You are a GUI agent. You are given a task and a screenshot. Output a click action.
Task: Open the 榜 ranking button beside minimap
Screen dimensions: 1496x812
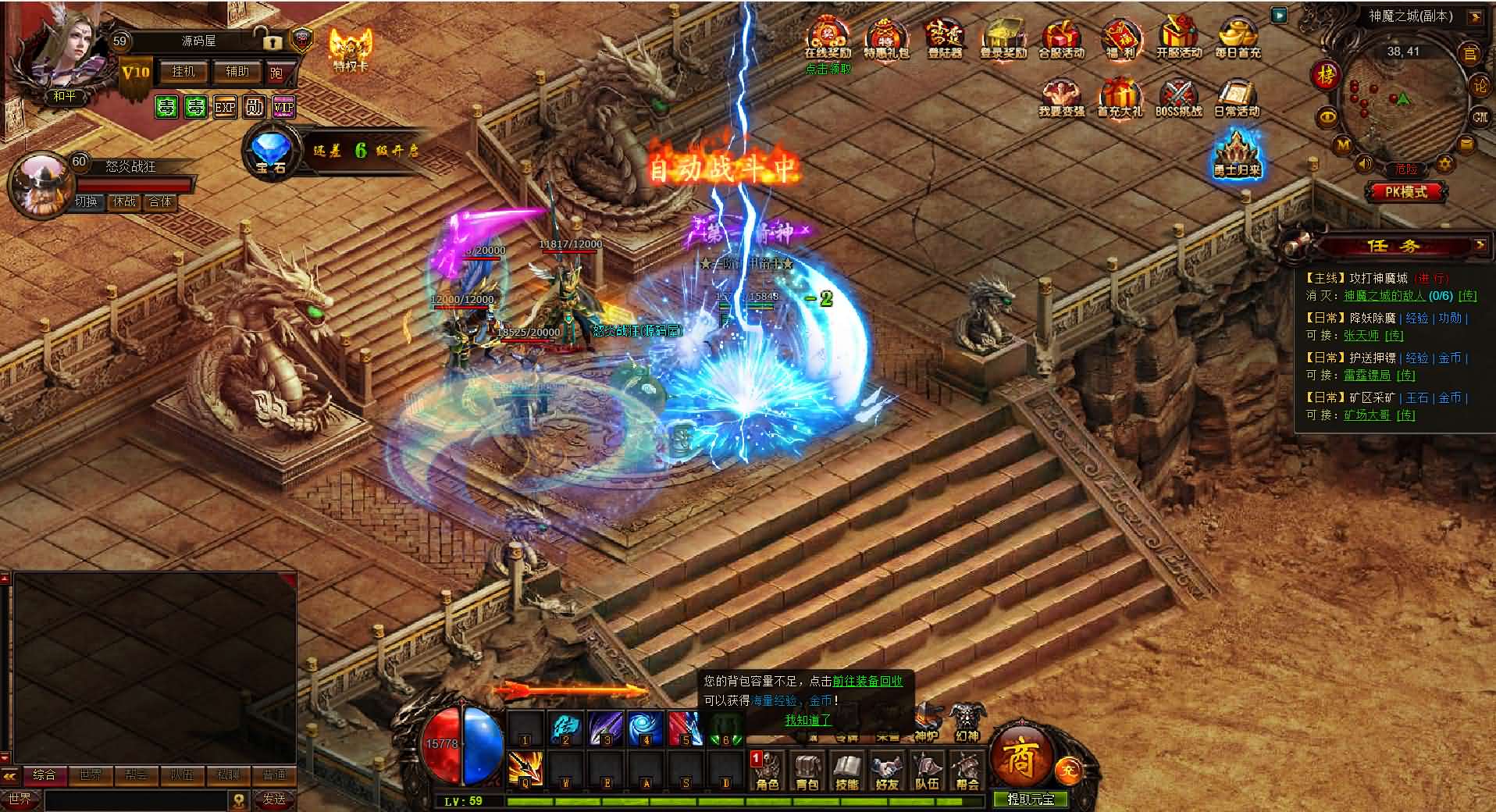(1327, 76)
